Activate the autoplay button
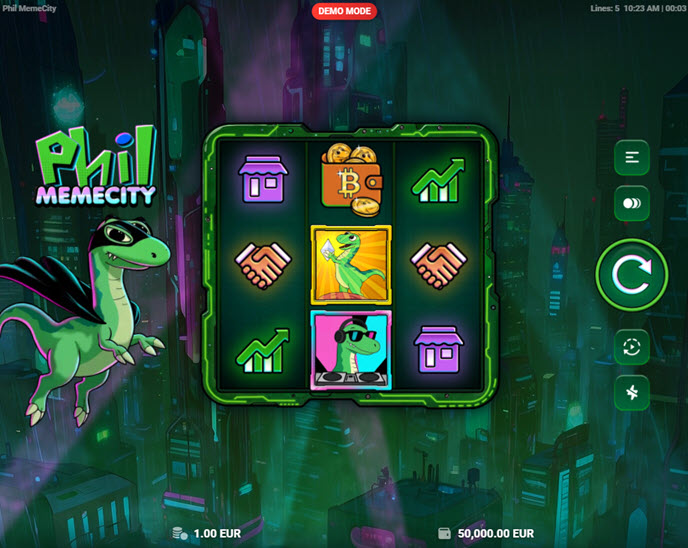688x548 pixels. click(x=632, y=347)
